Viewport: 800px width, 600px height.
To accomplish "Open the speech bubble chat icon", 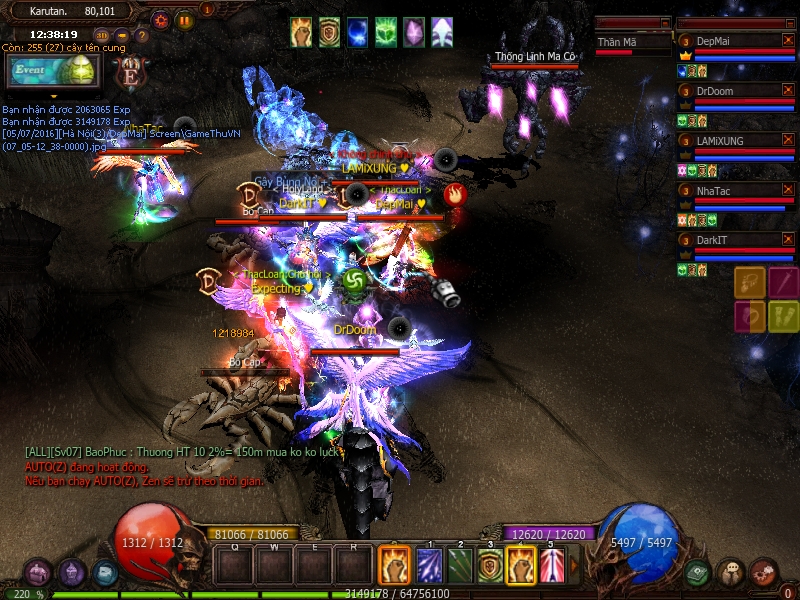I will point(731,572).
